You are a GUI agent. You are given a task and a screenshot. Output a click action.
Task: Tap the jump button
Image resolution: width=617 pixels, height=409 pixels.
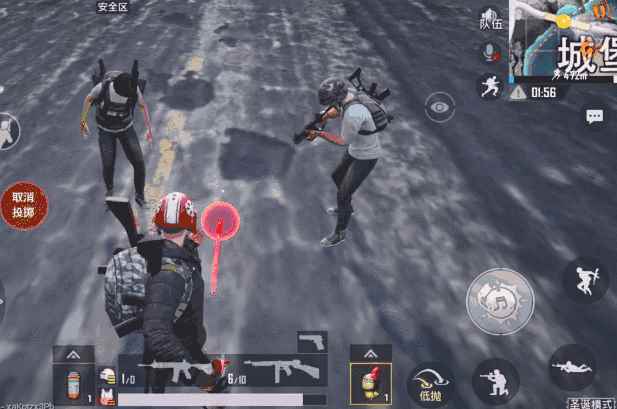click(x=584, y=279)
